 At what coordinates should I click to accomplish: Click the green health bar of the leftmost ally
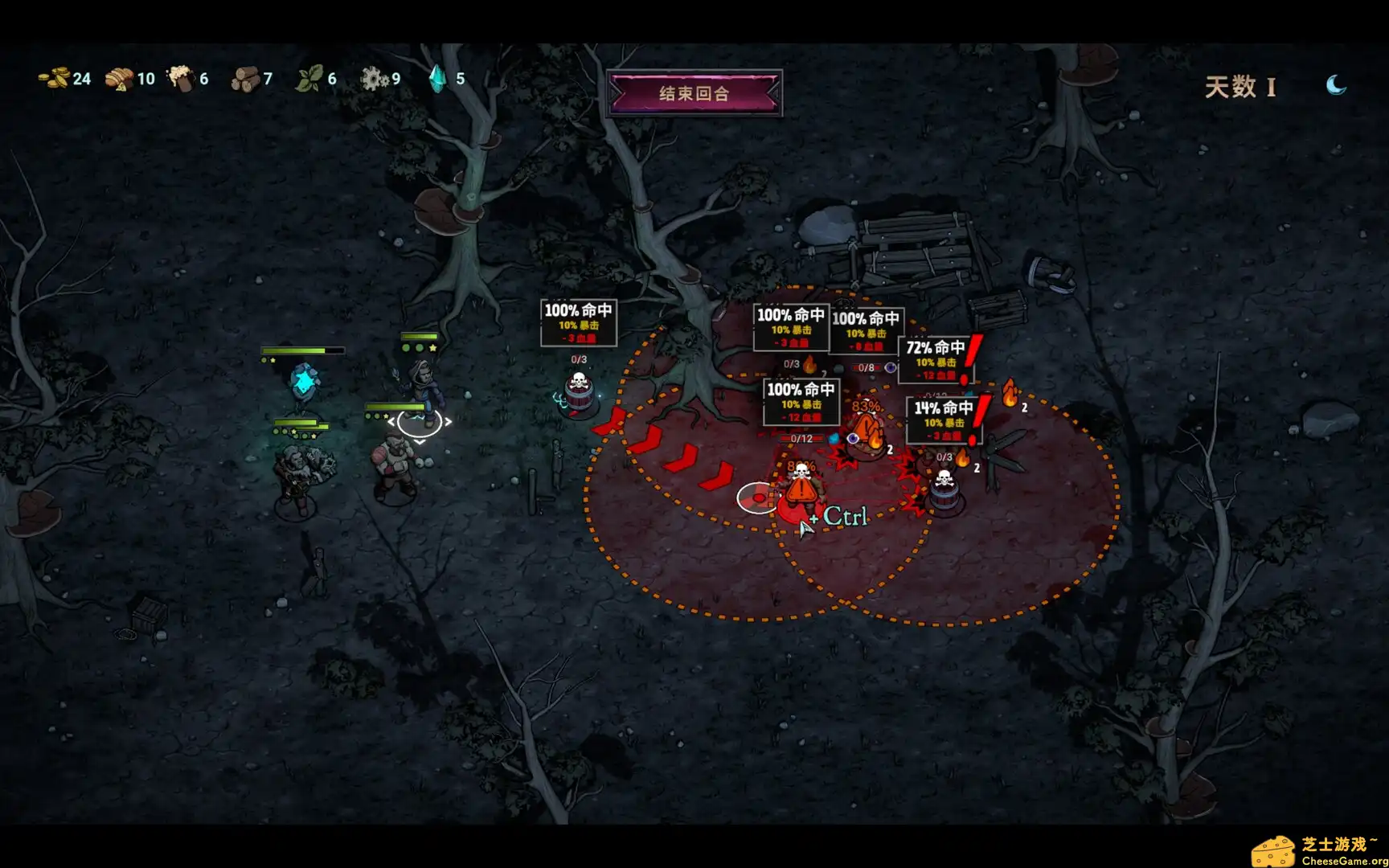297,350
